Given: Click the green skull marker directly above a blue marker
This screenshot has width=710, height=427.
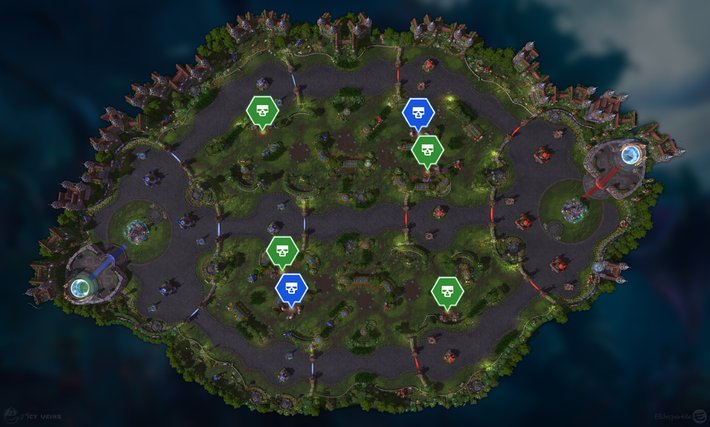Looking at the screenshot, I should [x=282, y=250].
